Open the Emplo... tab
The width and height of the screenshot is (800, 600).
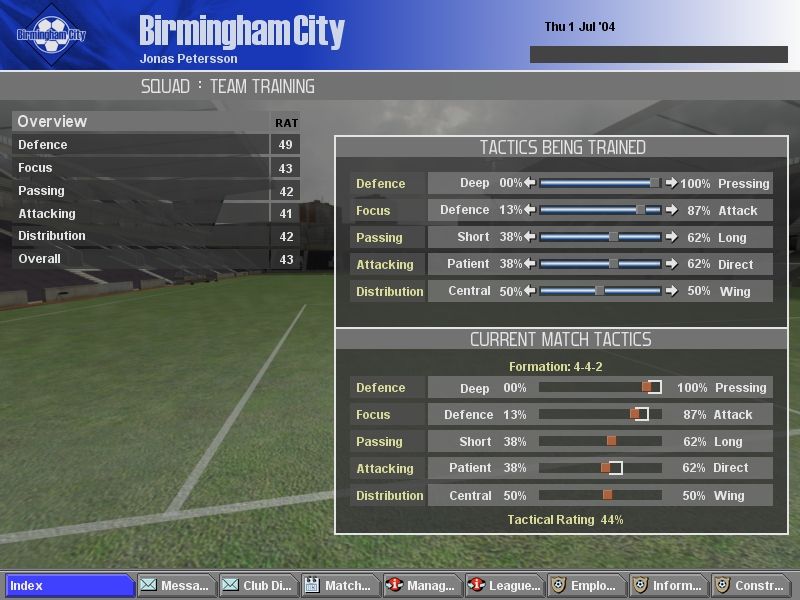point(587,586)
